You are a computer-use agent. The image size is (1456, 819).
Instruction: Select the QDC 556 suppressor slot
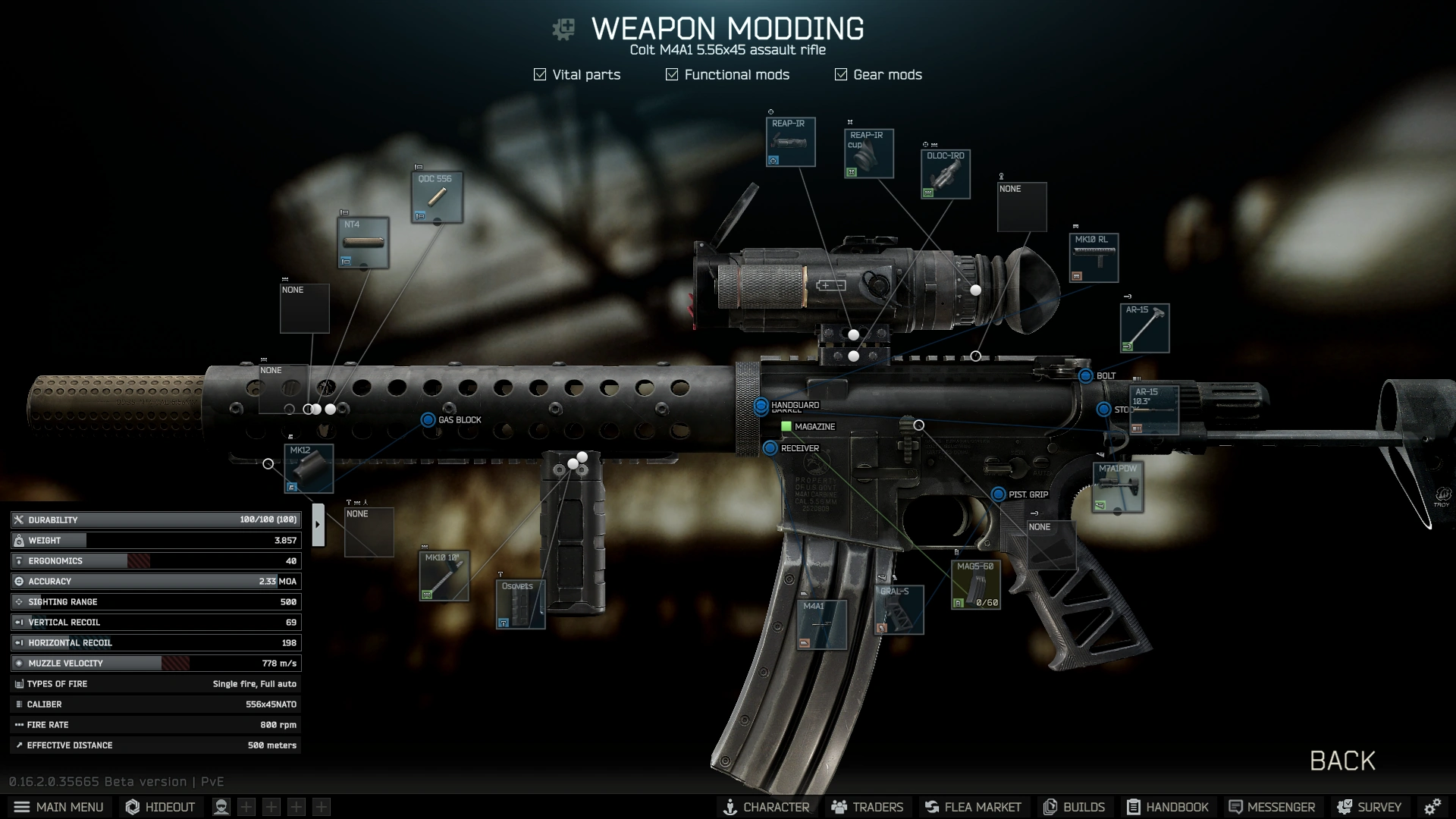point(437,197)
